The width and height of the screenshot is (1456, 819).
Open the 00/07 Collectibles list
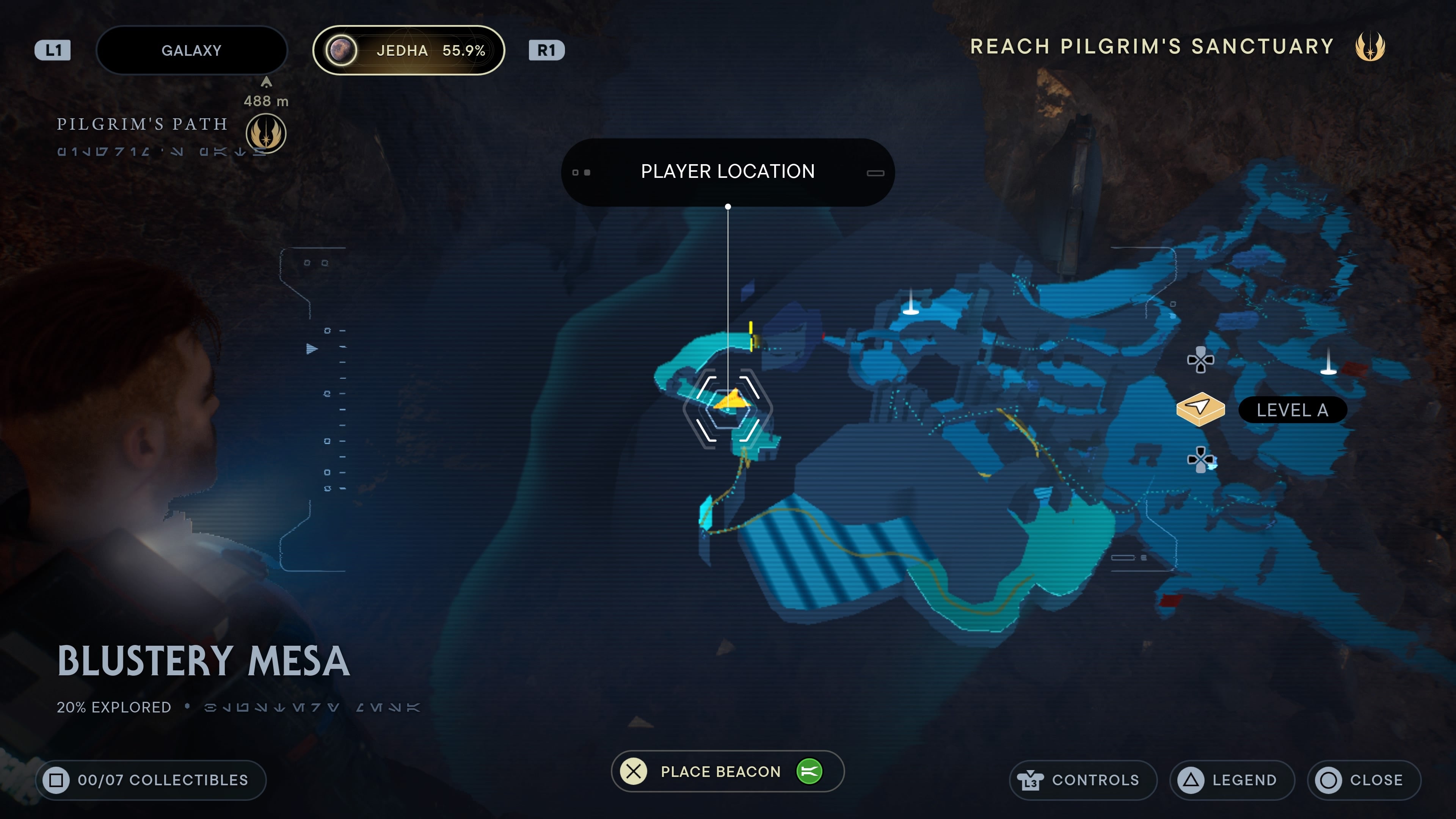click(151, 780)
